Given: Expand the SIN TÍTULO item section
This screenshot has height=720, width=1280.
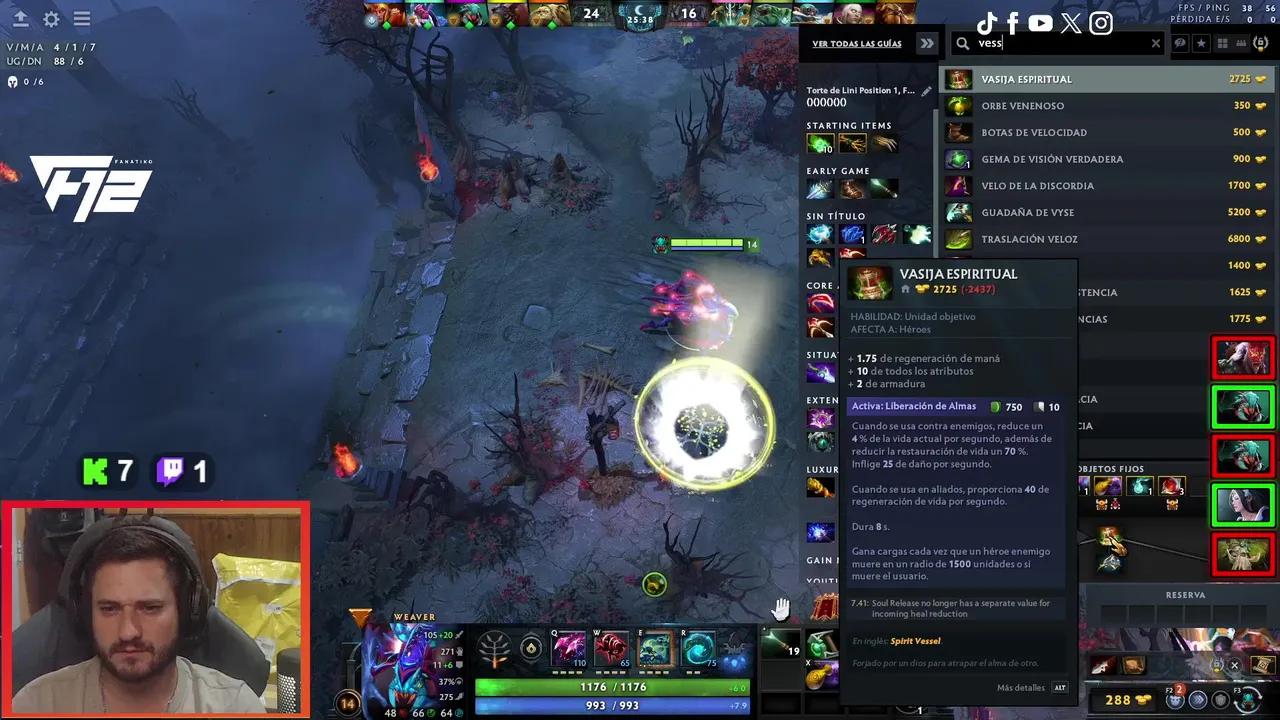Looking at the screenshot, I should click(838, 216).
